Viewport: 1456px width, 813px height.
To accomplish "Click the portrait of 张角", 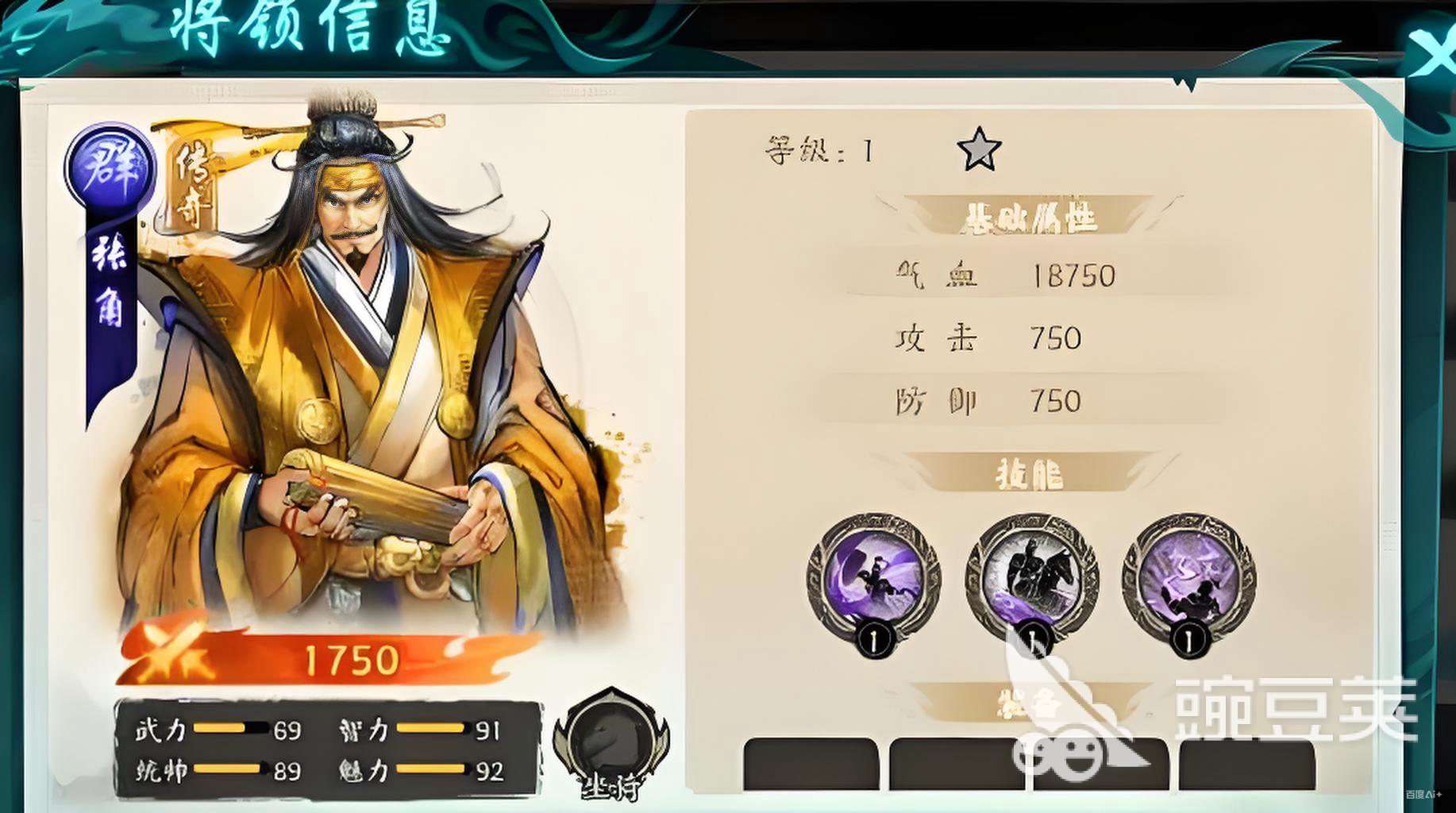I will pos(357,357).
